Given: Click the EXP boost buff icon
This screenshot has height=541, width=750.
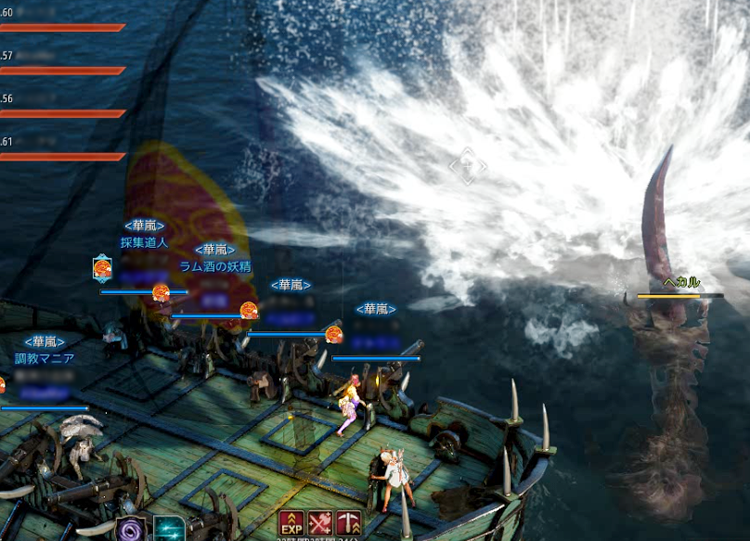Looking at the screenshot, I should (x=292, y=523).
